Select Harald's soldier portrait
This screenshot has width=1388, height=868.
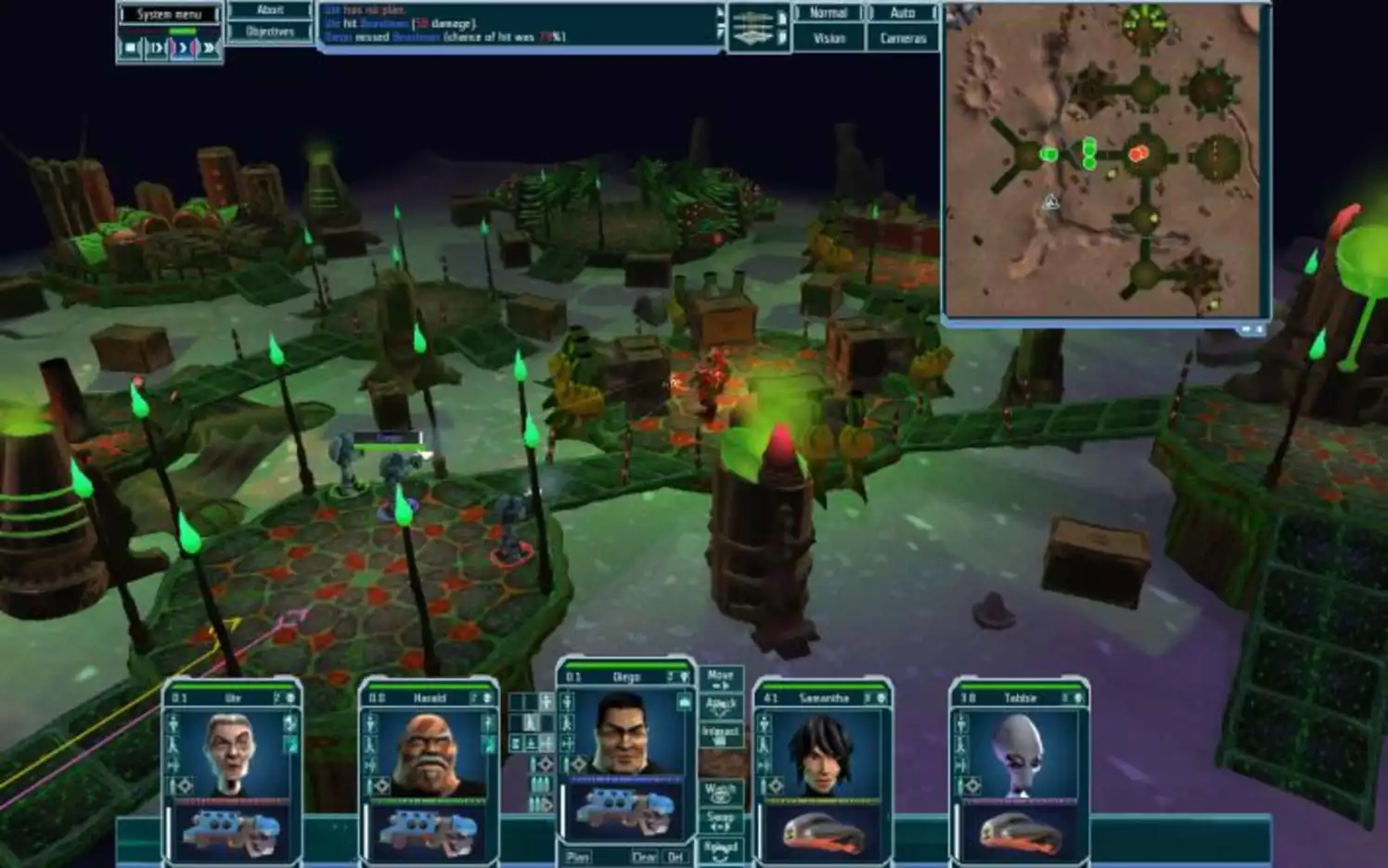pyautogui.click(x=429, y=752)
